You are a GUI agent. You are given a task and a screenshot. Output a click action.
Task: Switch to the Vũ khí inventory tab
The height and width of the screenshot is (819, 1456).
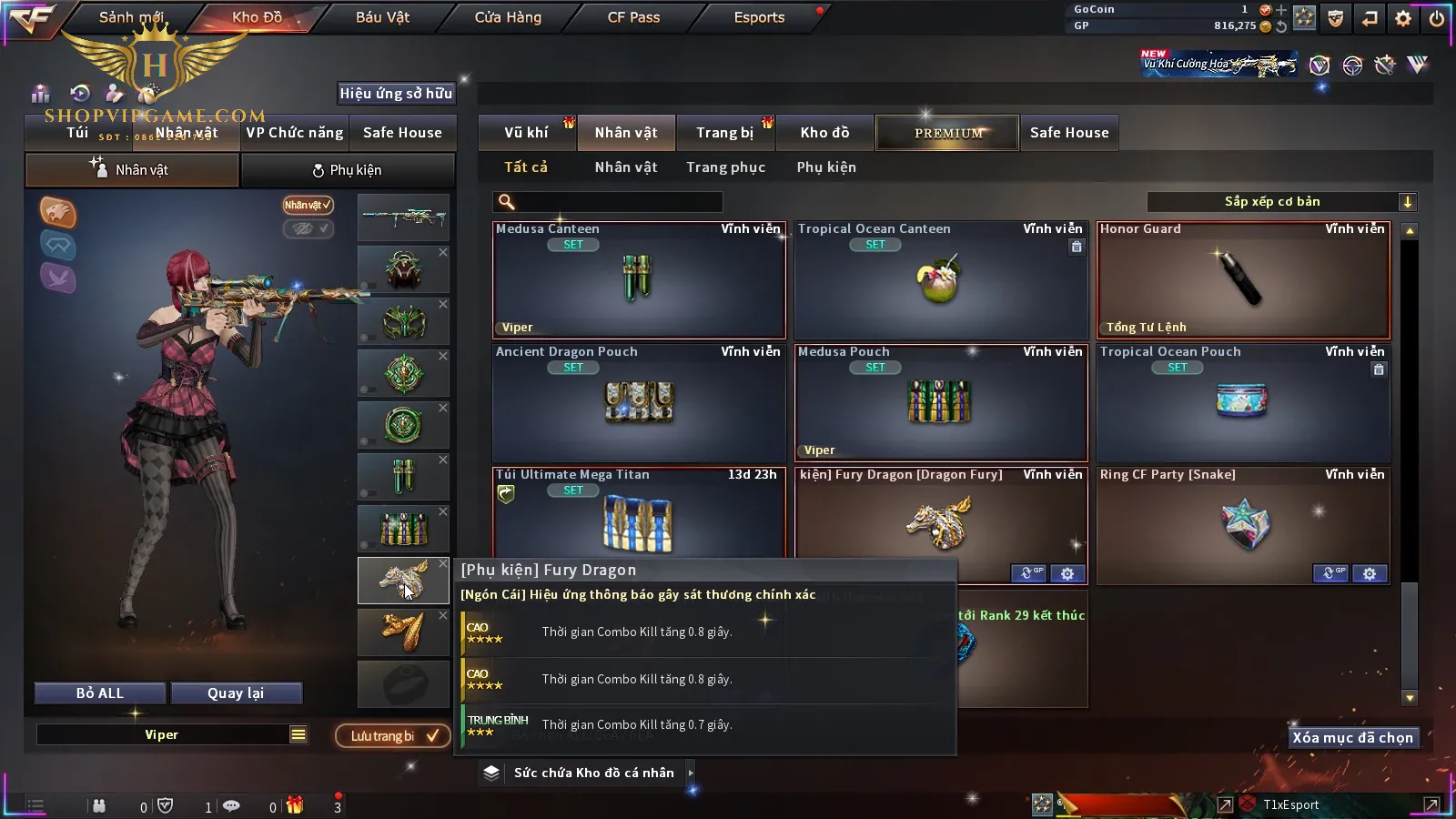pyautogui.click(x=526, y=133)
